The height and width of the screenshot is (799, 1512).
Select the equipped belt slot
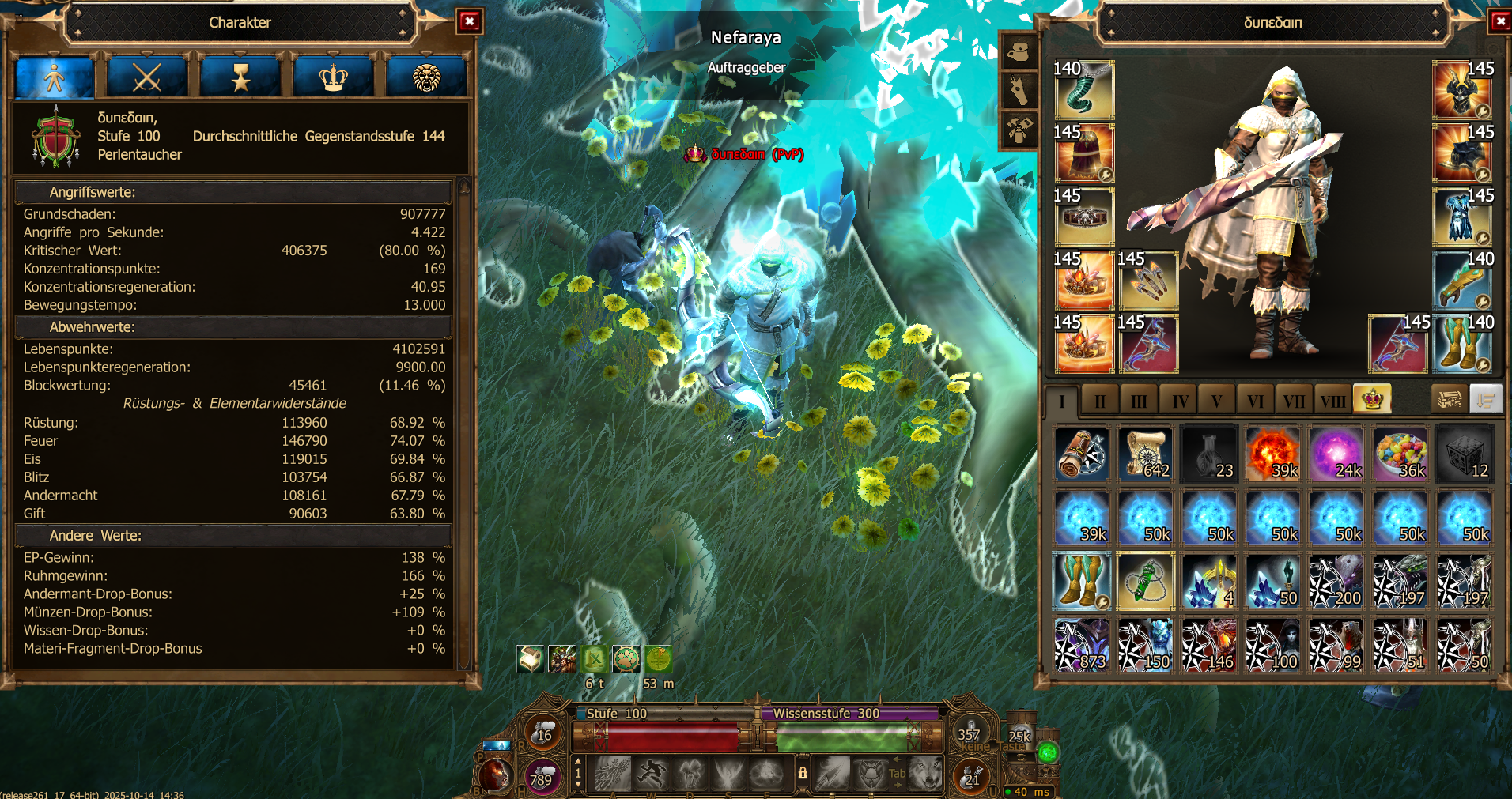(1083, 217)
